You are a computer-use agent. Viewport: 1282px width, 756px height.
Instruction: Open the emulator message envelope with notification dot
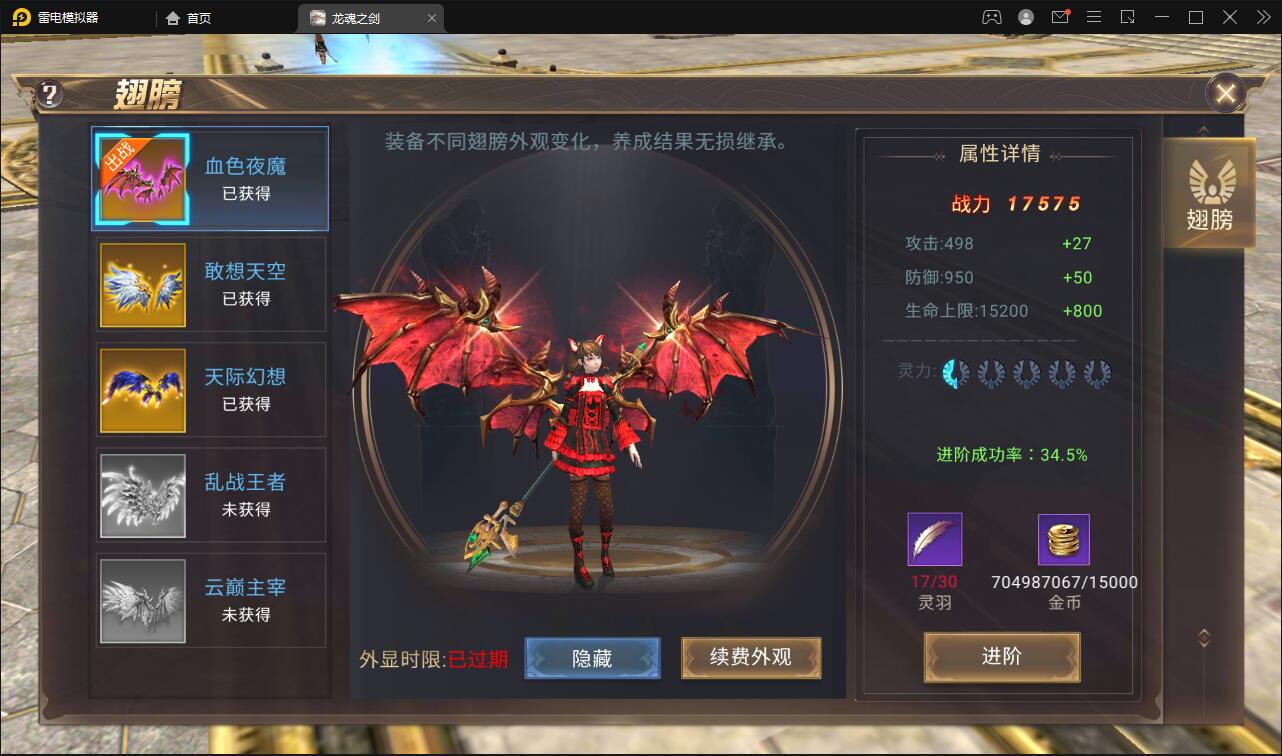[x=1062, y=17]
